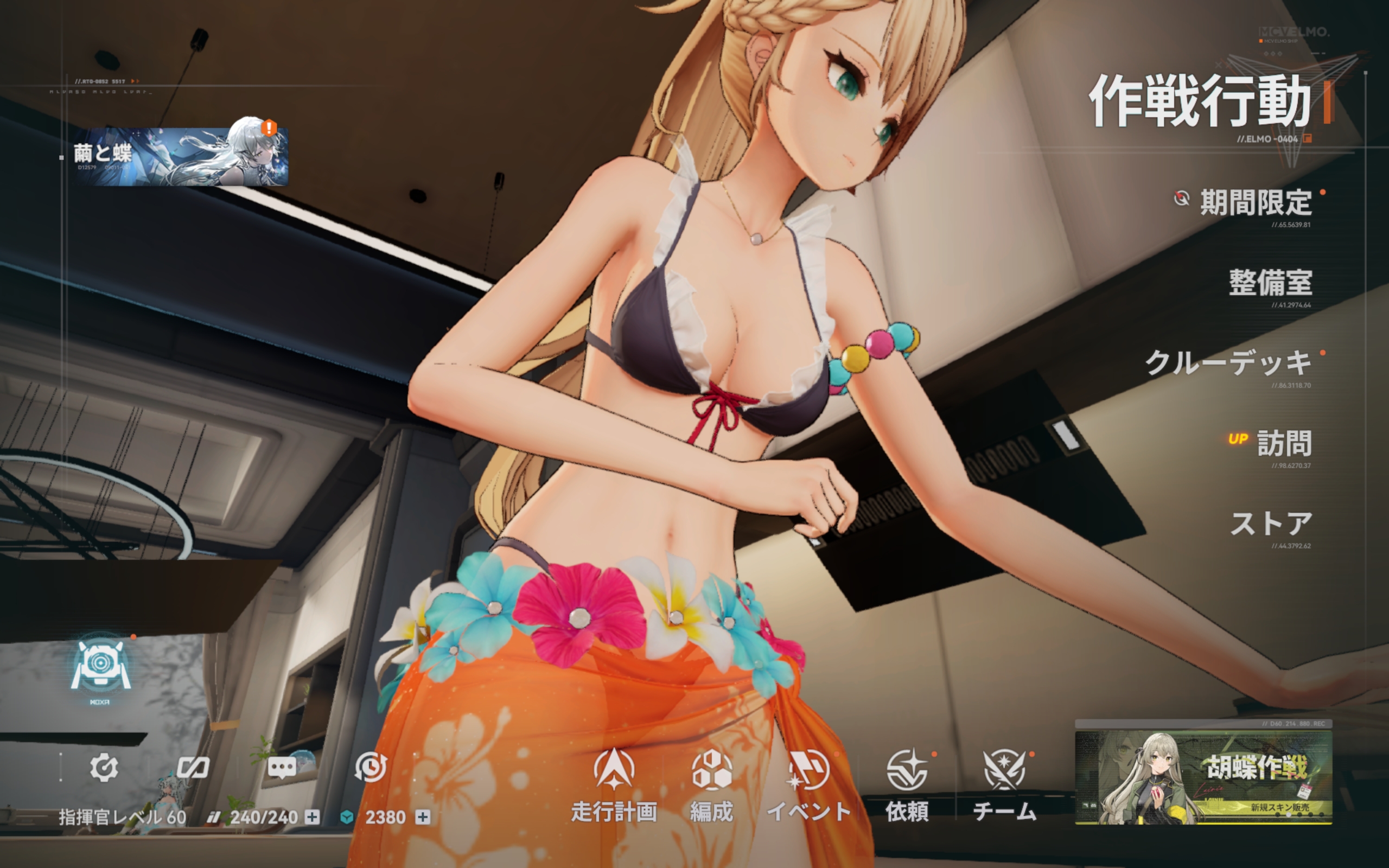1389x868 pixels.
Task: Open settings via the gear icon
Action: coord(104,768)
